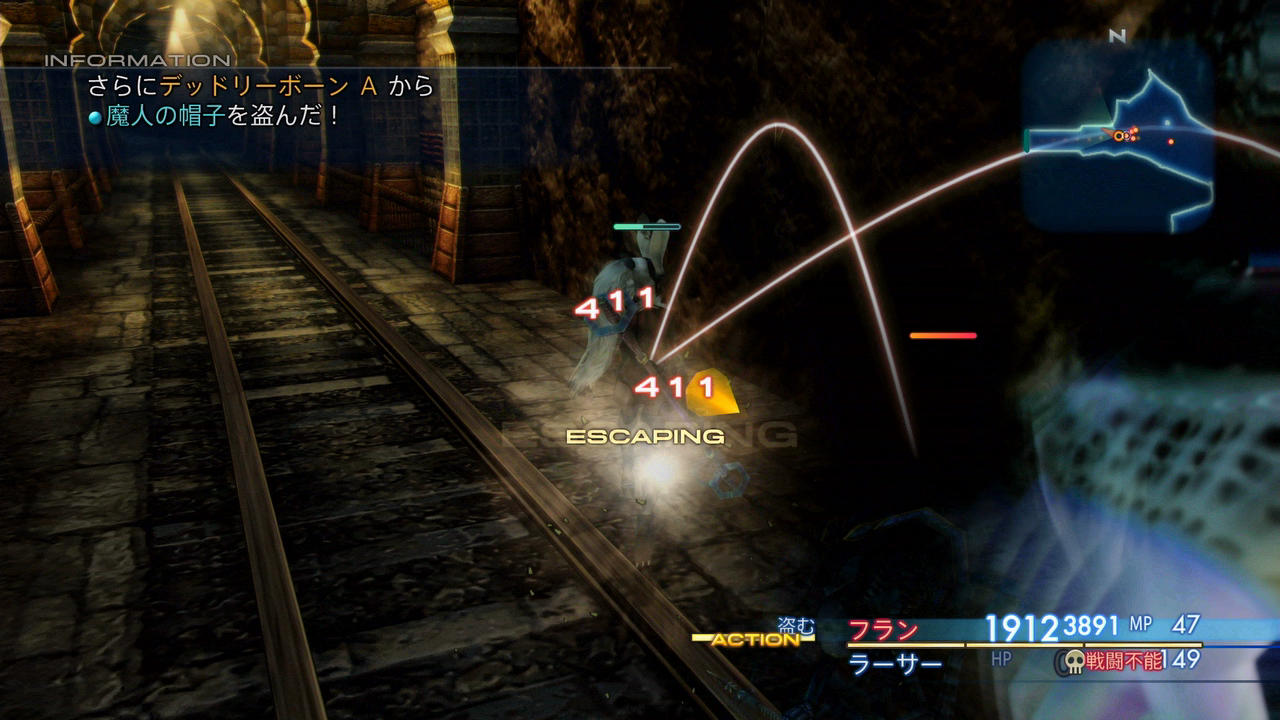
Task: Select party member ラーサー
Action: (x=895, y=663)
